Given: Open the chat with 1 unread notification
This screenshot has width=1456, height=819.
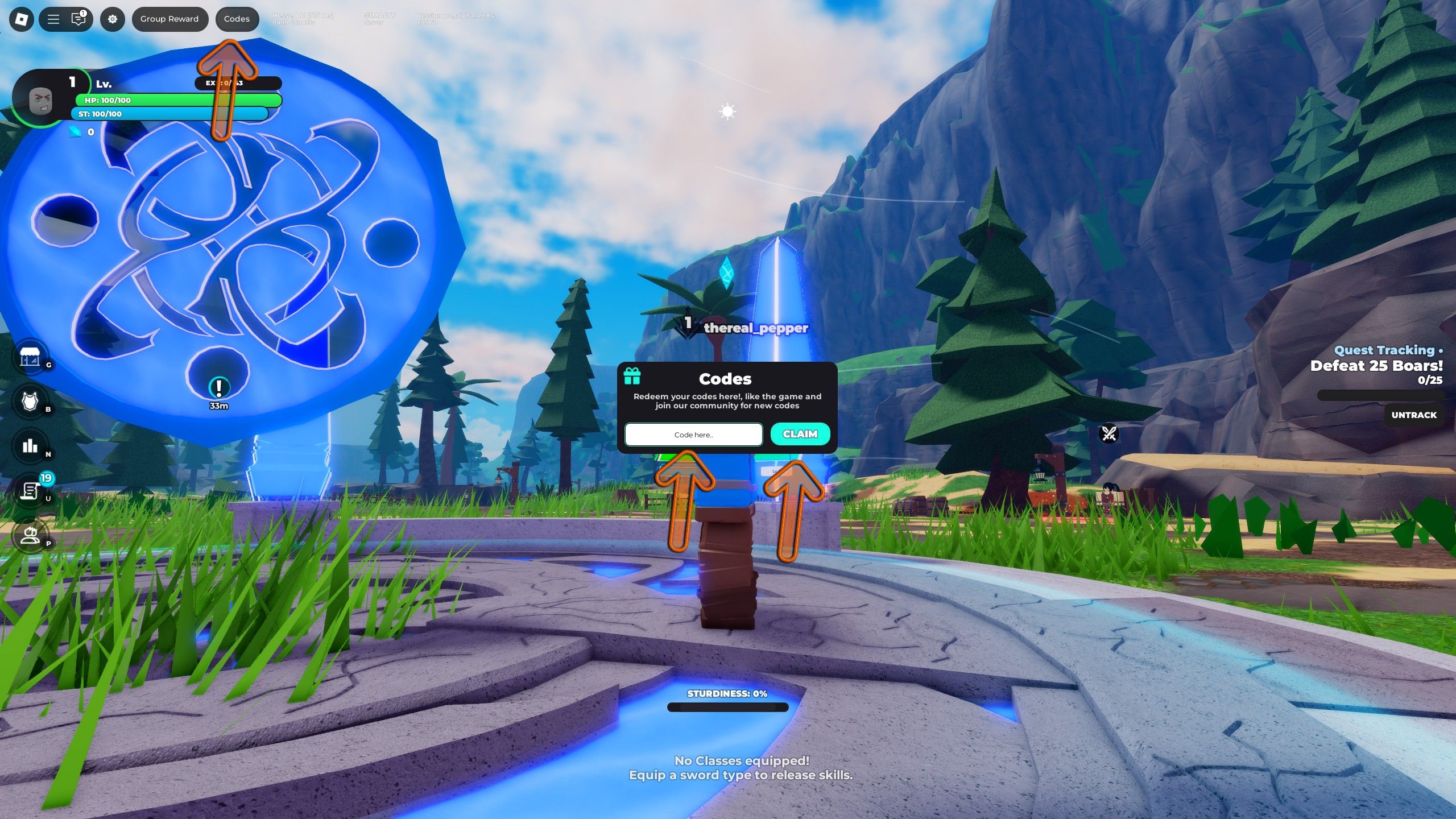Looking at the screenshot, I should (78, 19).
